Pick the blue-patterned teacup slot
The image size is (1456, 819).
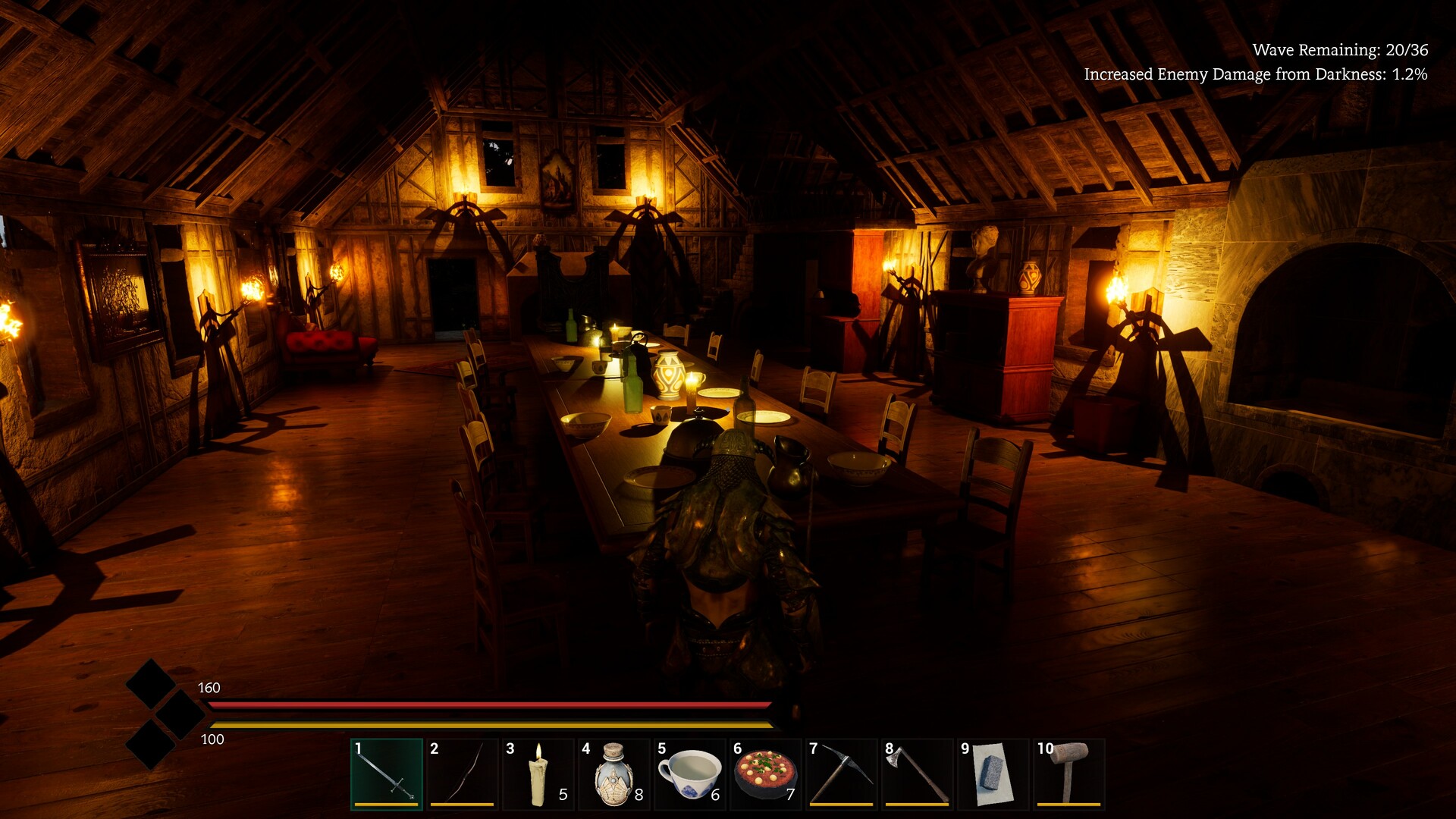[x=690, y=773]
